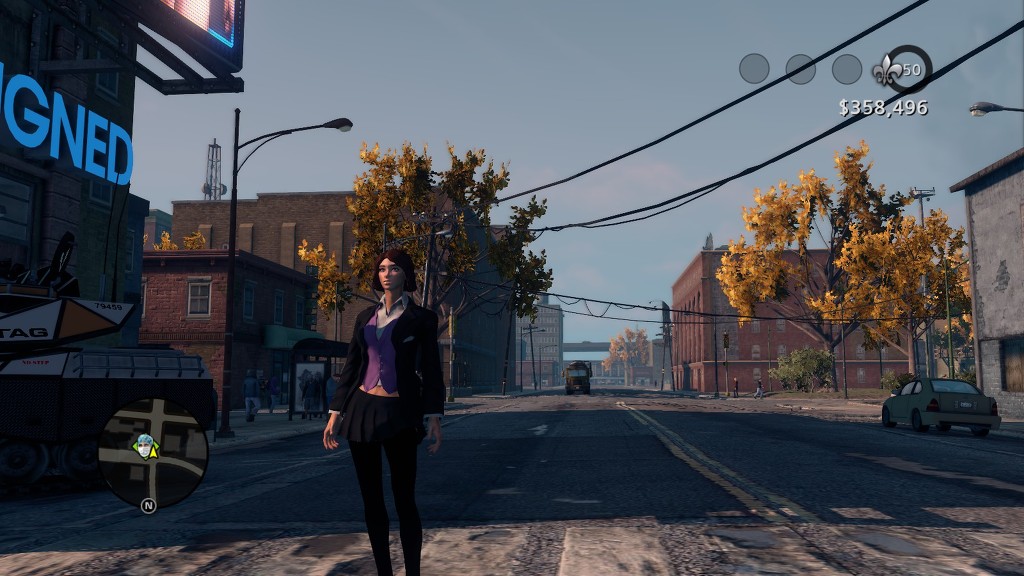Click the fleur-de-lis respect icon

coord(887,70)
